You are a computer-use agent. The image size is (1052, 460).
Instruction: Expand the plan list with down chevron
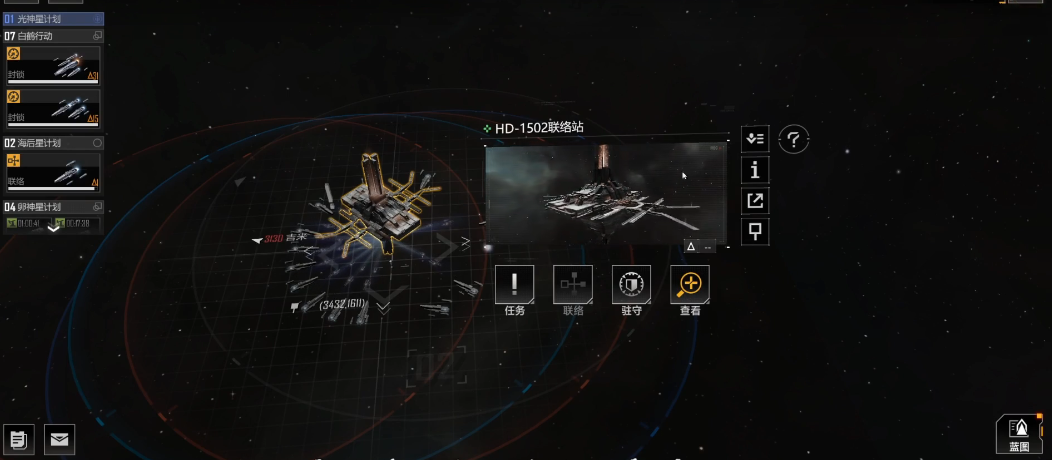click(54, 227)
